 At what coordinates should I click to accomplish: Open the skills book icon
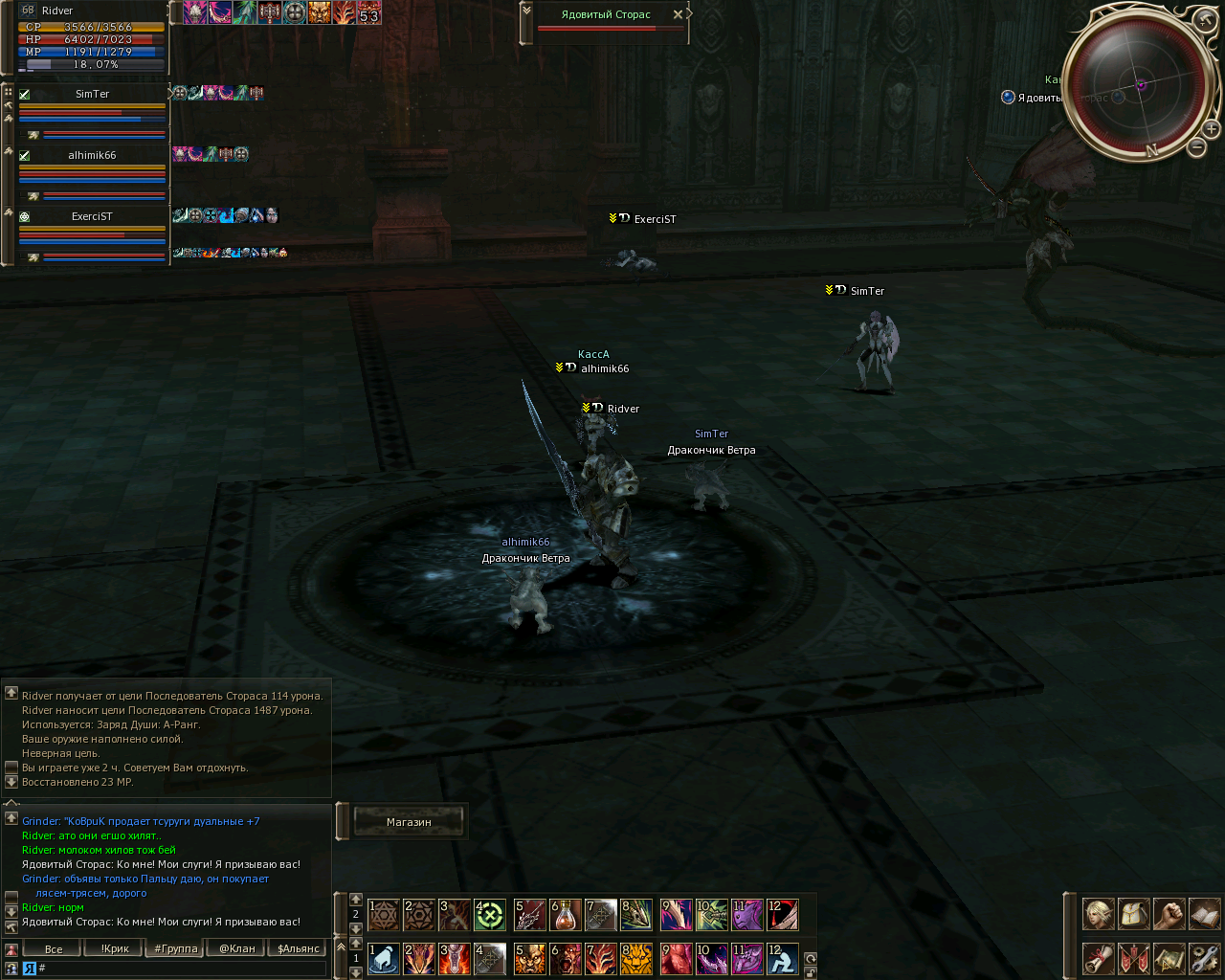[1204, 914]
